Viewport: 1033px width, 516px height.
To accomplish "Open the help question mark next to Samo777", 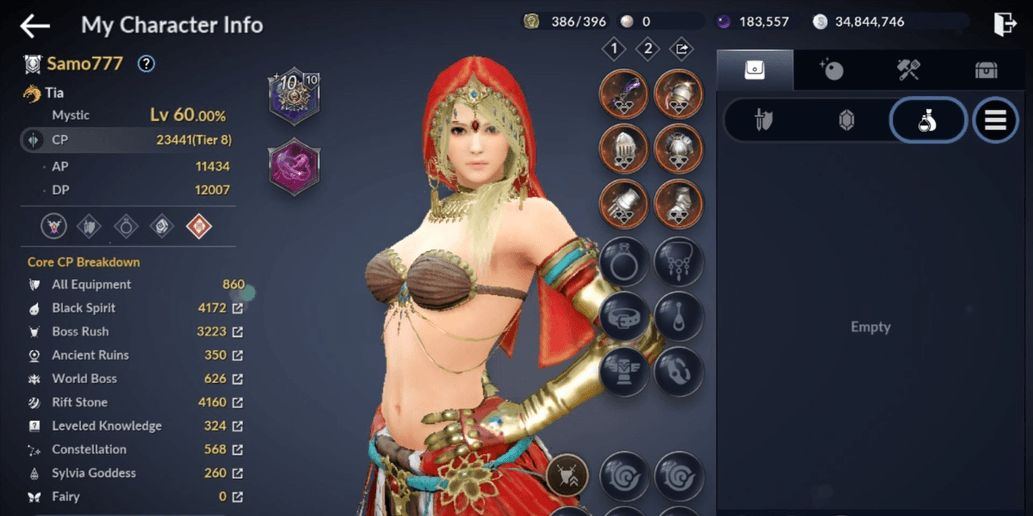I will click(146, 64).
